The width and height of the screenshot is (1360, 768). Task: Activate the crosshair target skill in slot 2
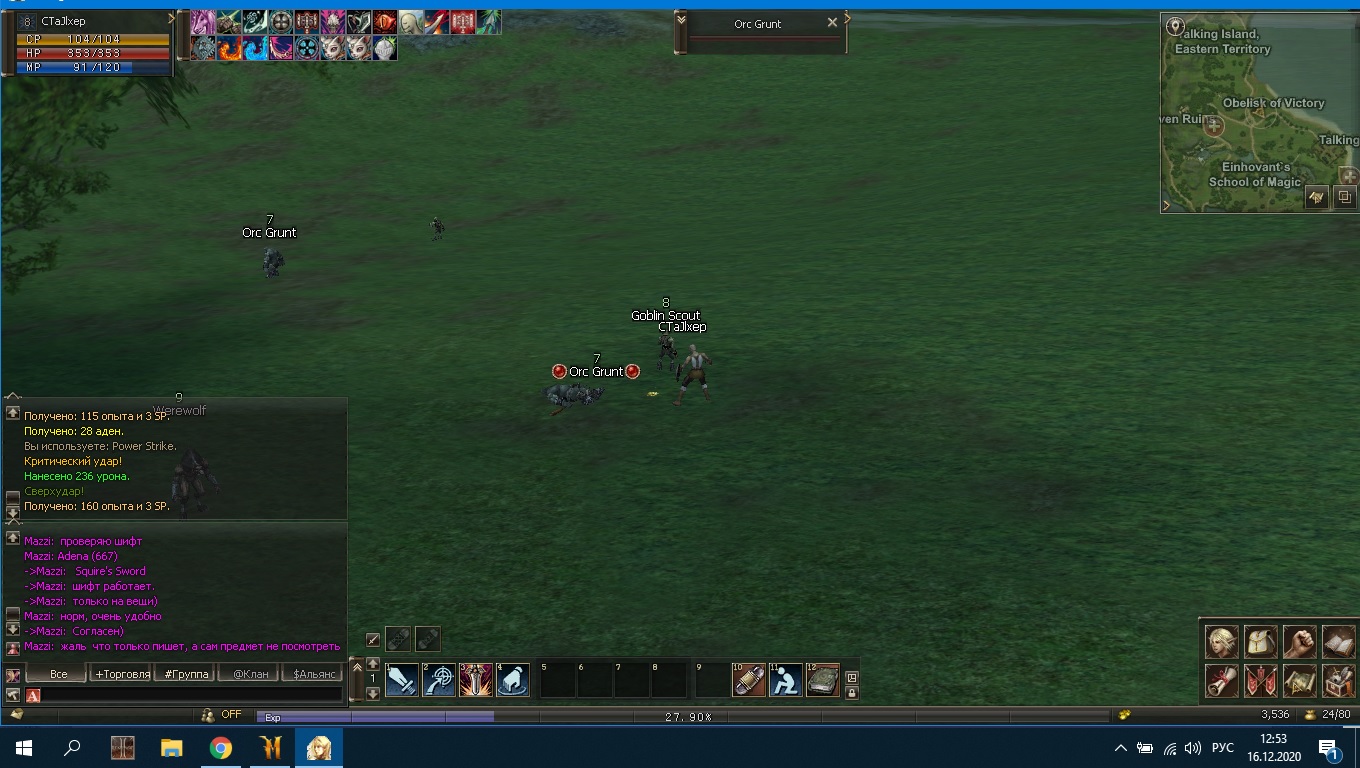[x=439, y=681]
